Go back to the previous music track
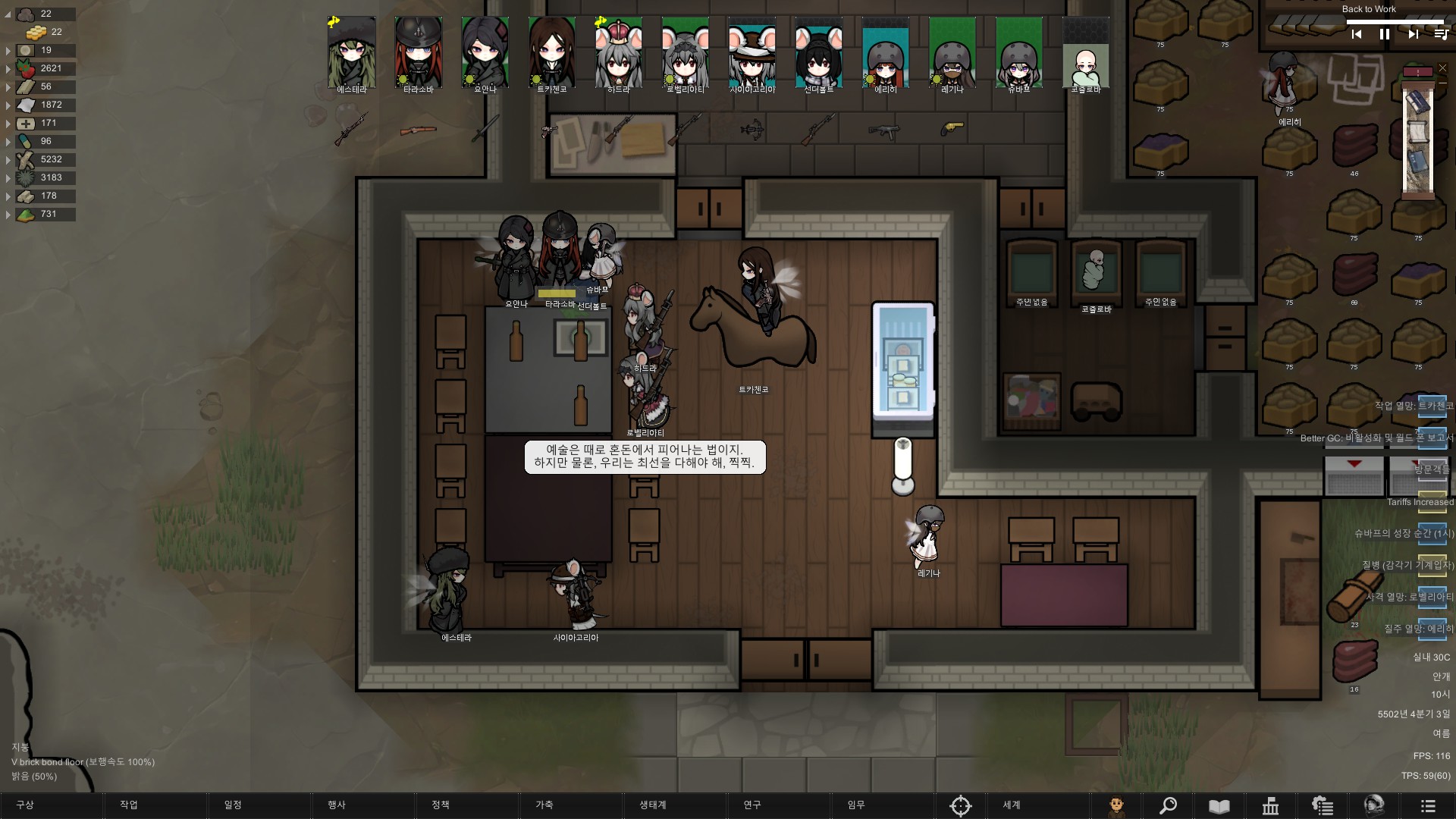Image resolution: width=1456 pixels, height=819 pixels. coord(1357,34)
